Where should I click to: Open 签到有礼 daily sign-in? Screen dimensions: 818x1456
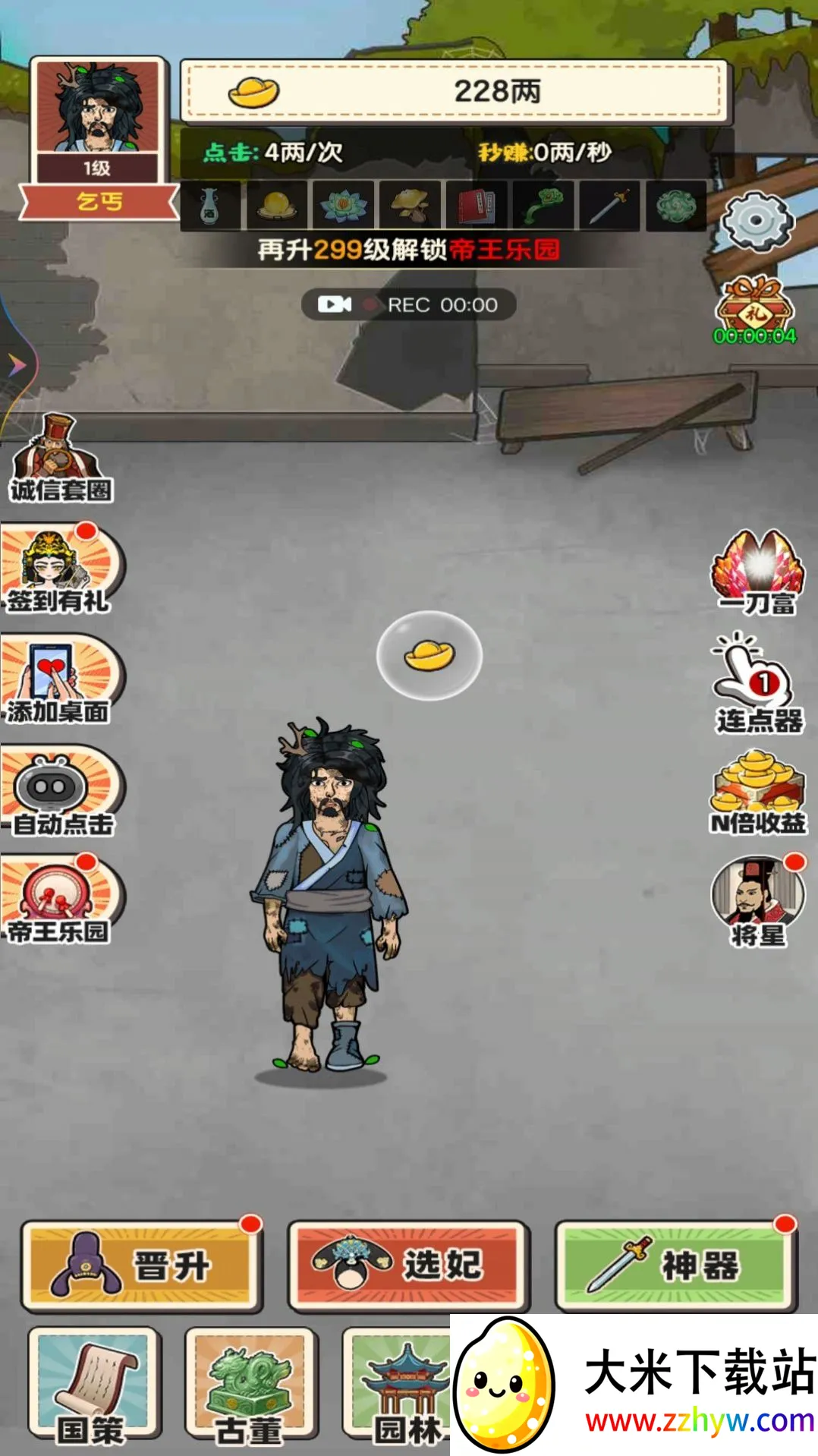(61, 569)
